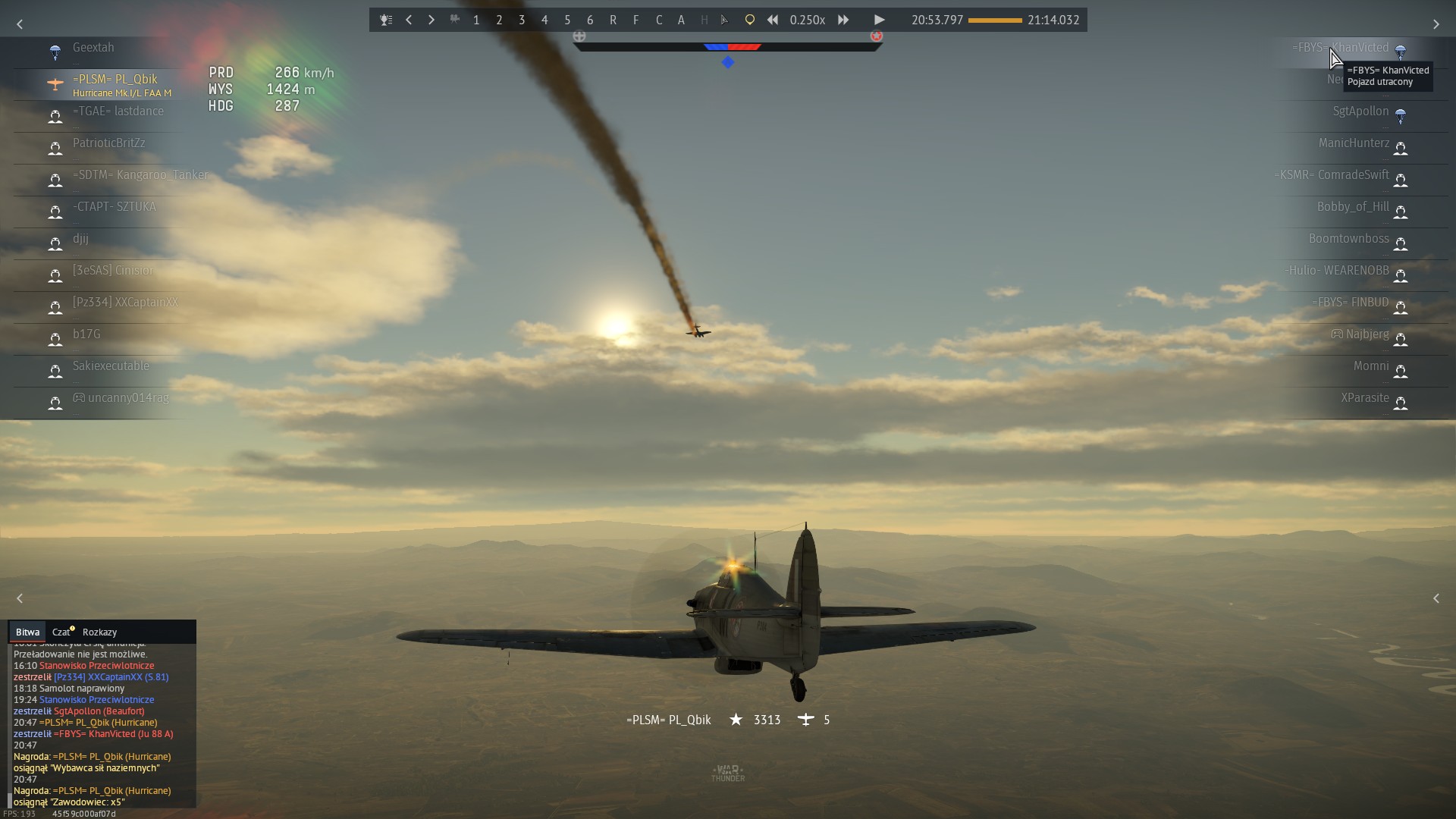Toggle the yellow map marker icon
1456x819 pixels.
[749, 20]
